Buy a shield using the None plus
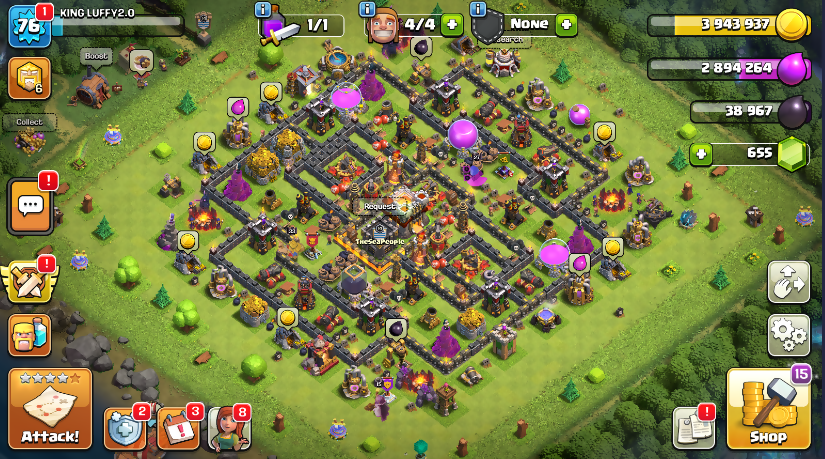Image resolution: width=825 pixels, height=459 pixels. click(x=567, y=24)
